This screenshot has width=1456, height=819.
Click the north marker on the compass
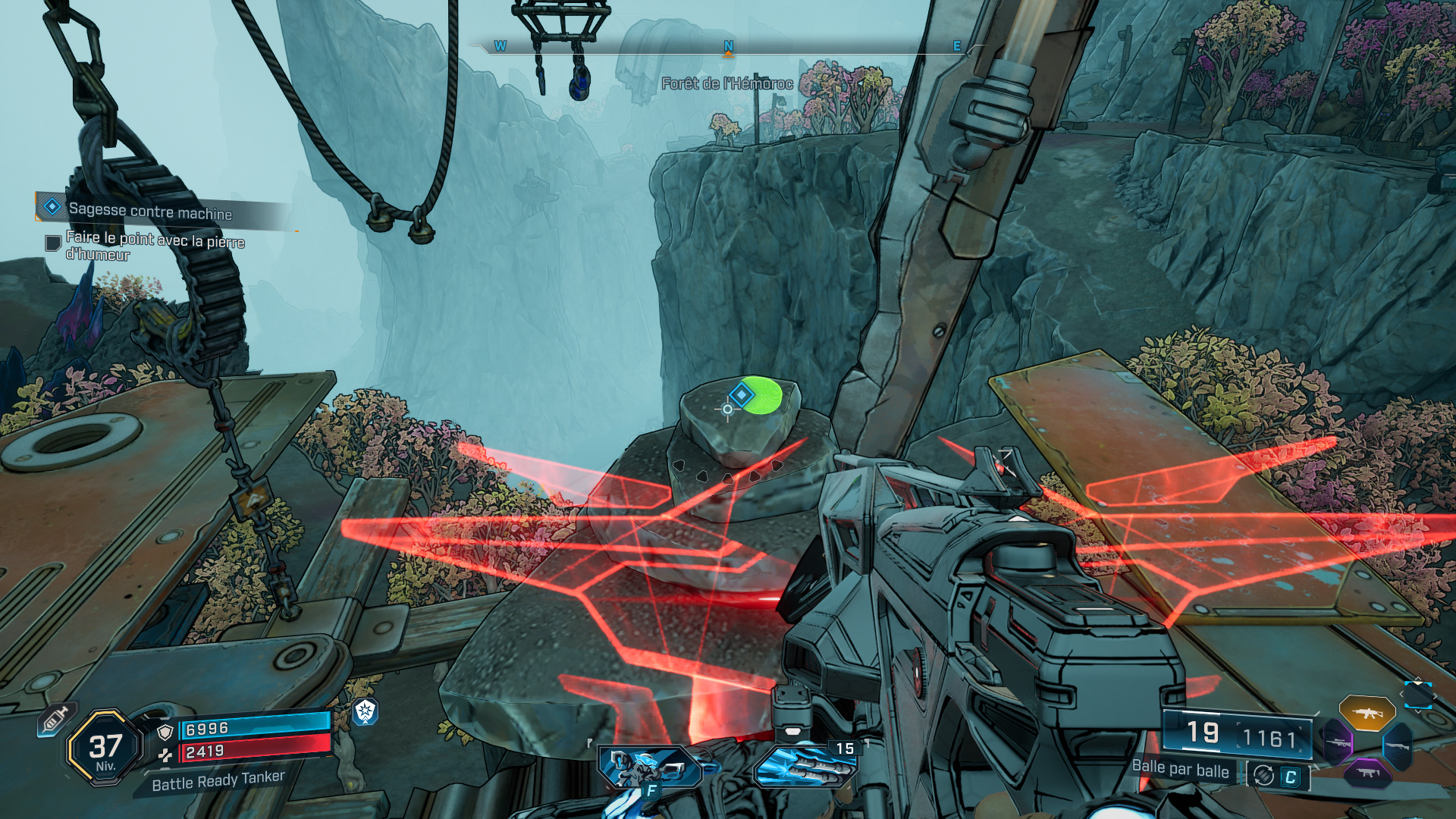[728, 46]
